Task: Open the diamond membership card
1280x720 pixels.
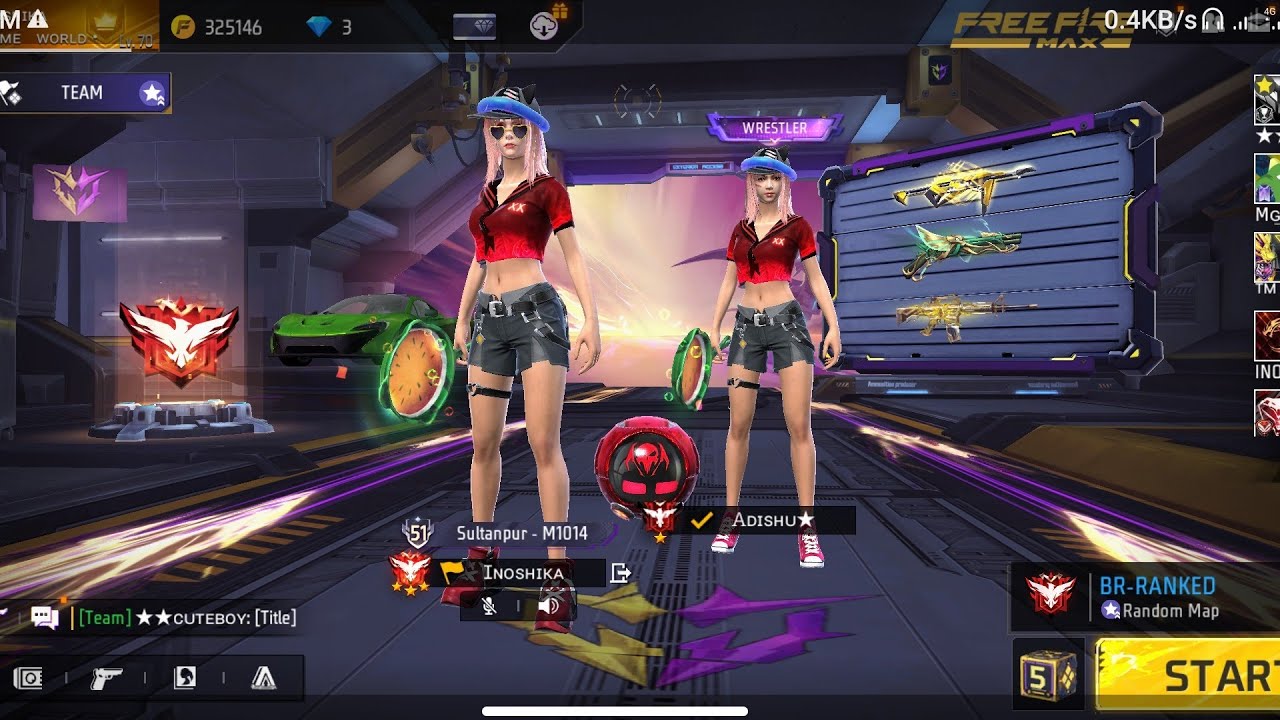Action: click(x=474, y=26)
